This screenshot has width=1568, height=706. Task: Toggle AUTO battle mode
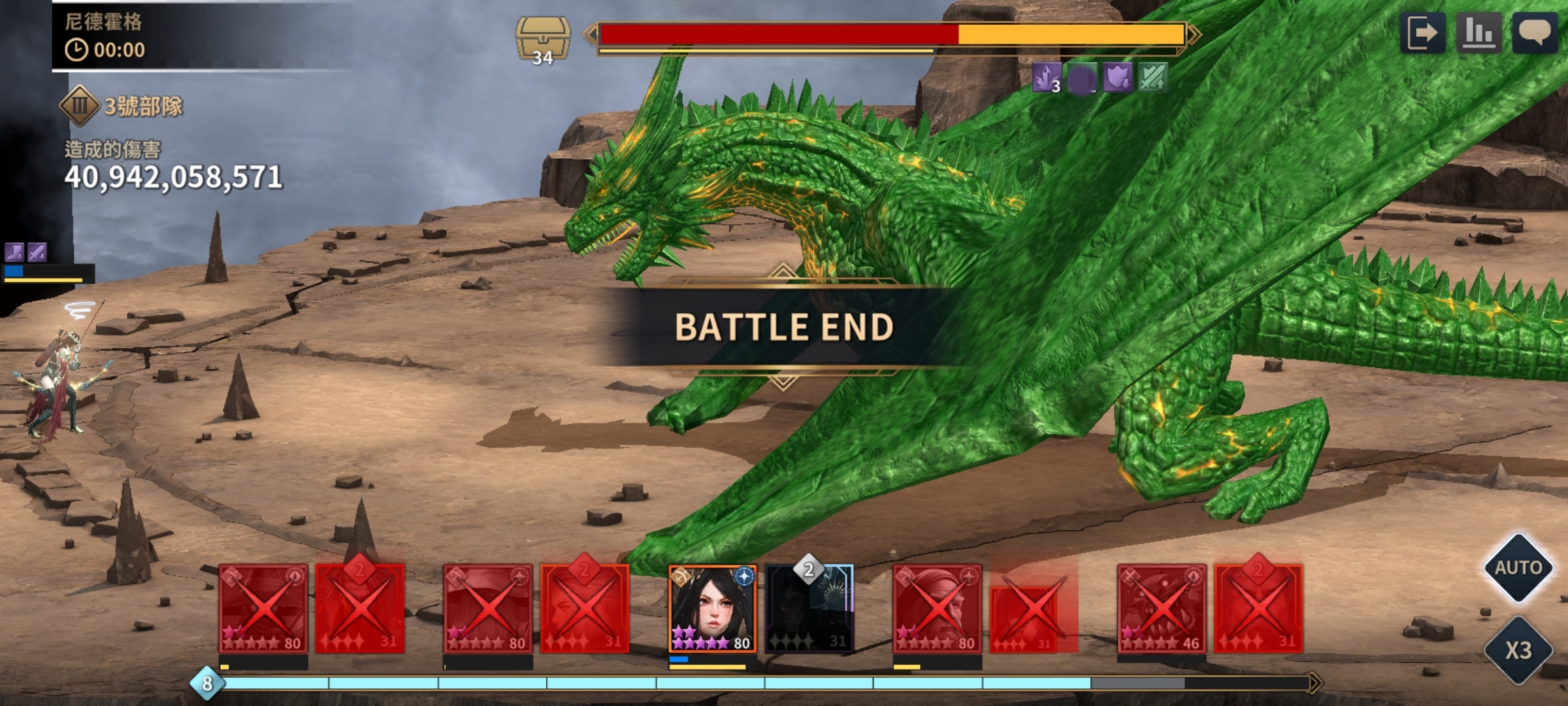1518,567
